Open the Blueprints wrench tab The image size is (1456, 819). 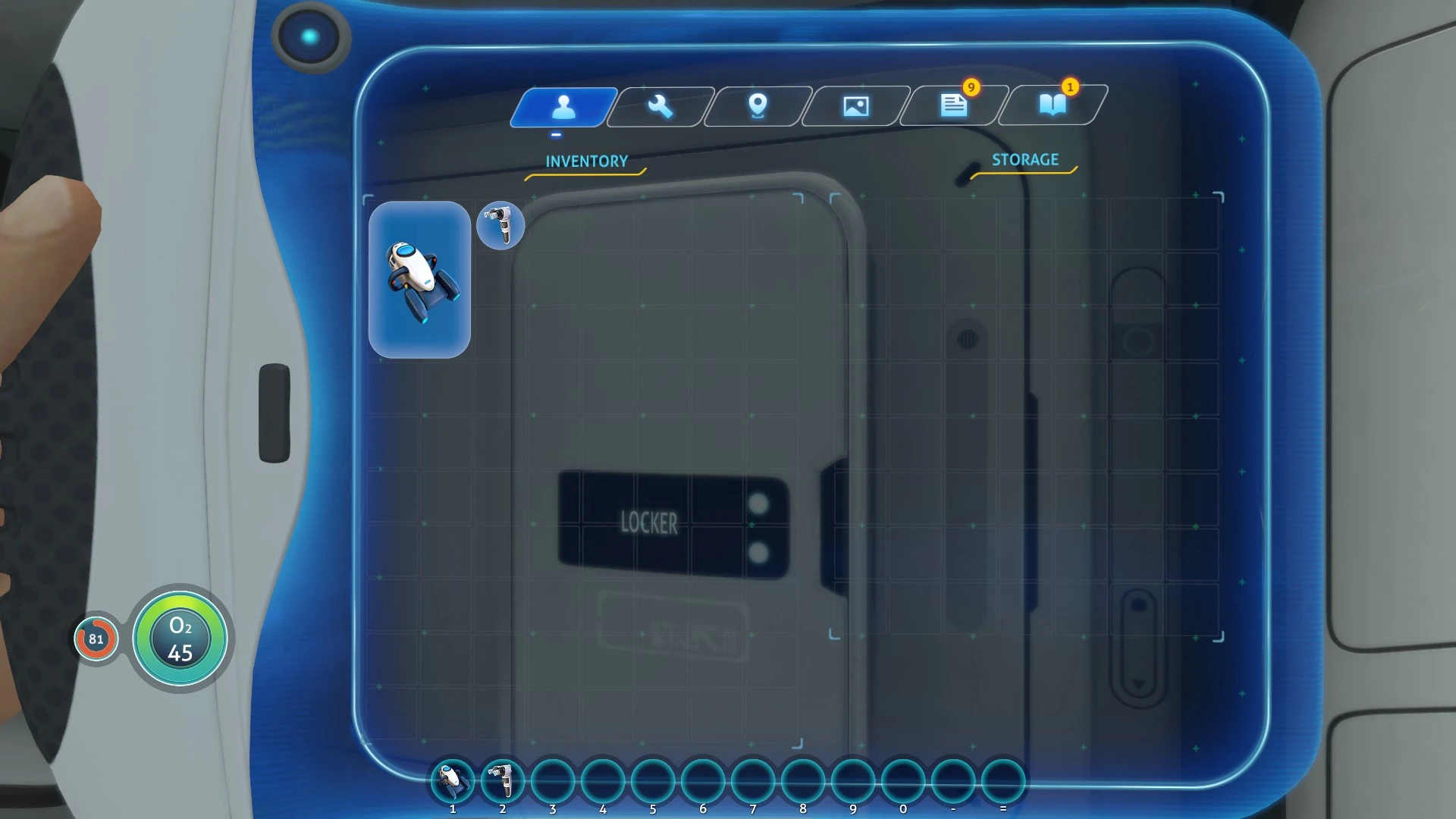[658, 106]
